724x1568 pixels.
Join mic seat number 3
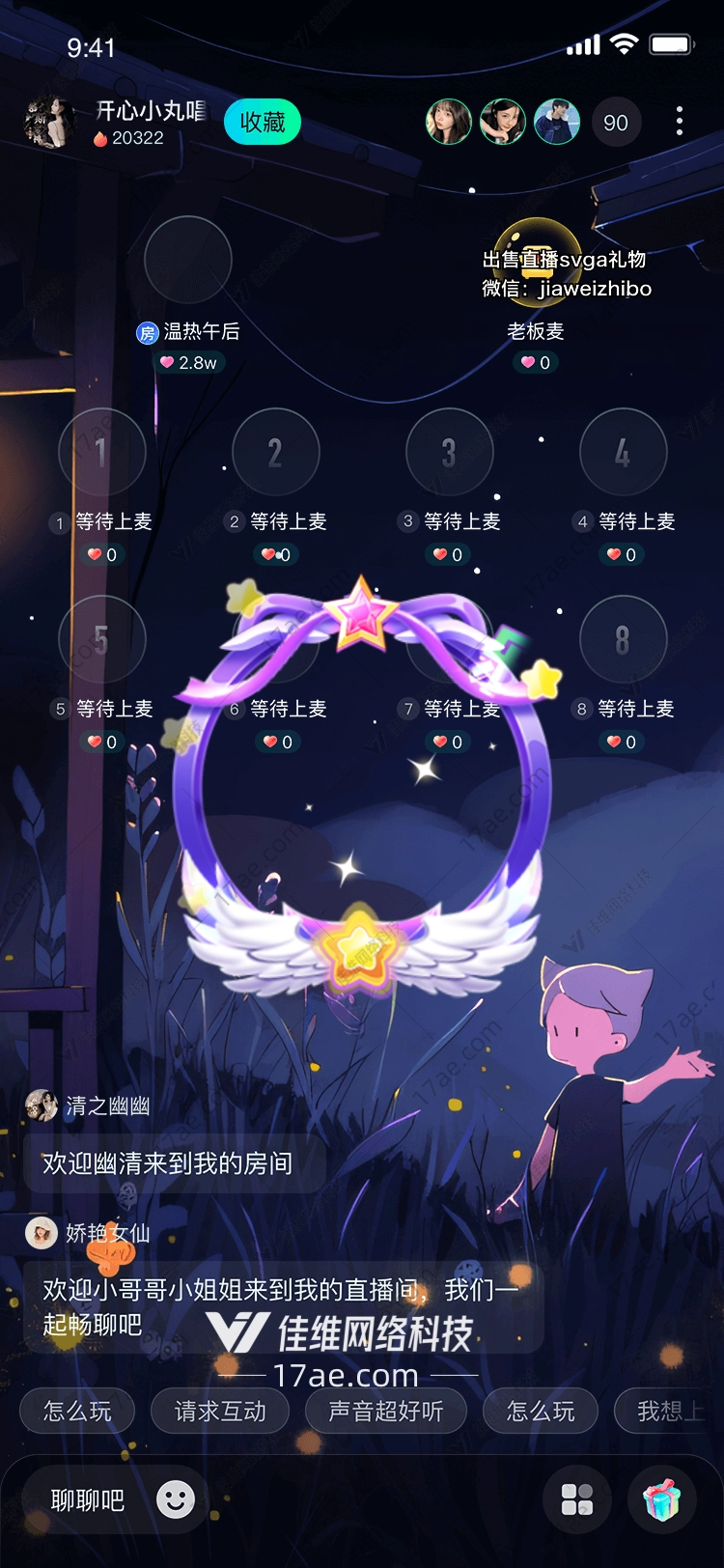pyautogui.click(x=450, y=452)
